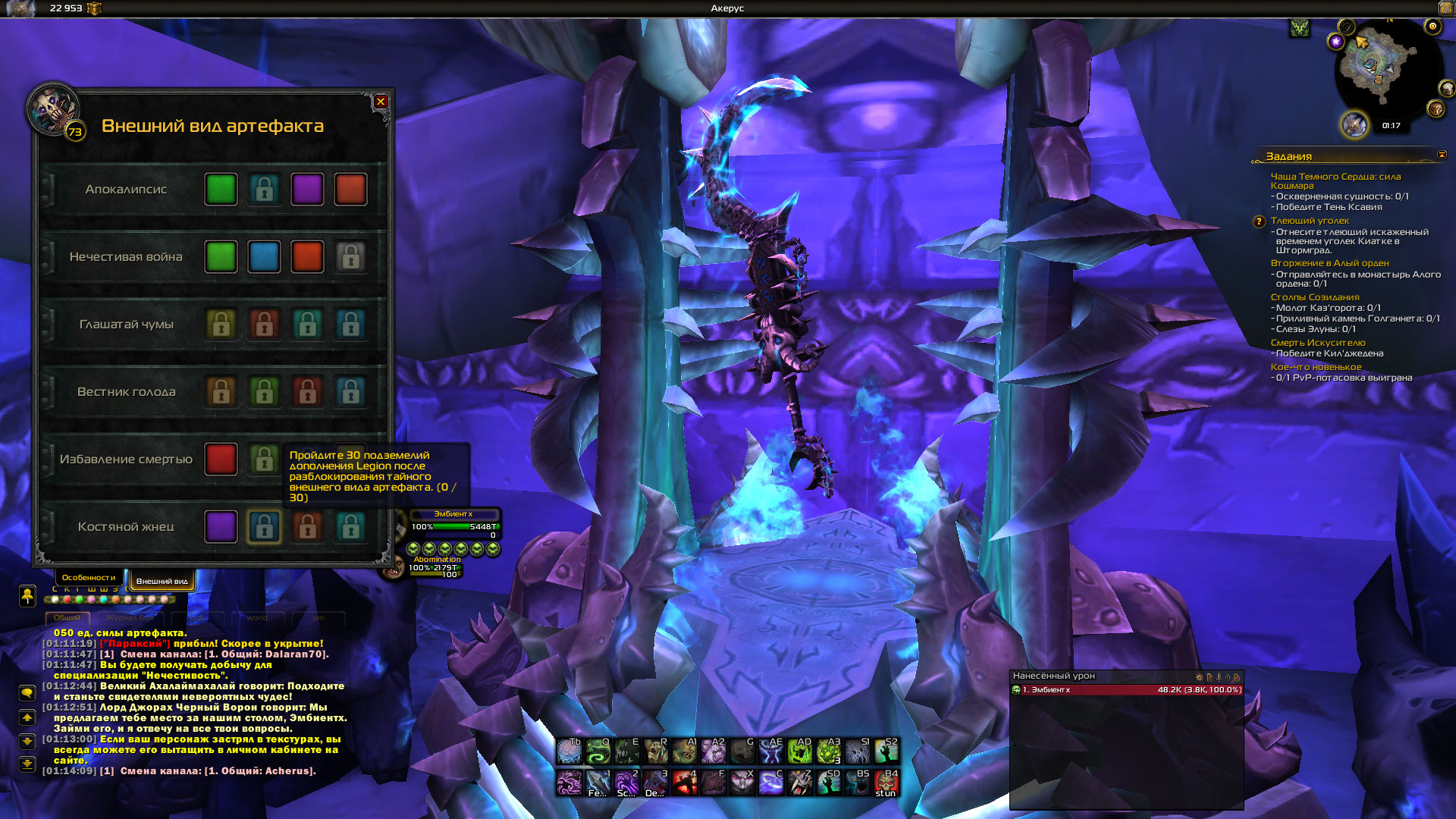The width and height of the screenshot is (1456, 819).
Task: Select the red Избавление смертью swatch
Action: click(221, 460)
